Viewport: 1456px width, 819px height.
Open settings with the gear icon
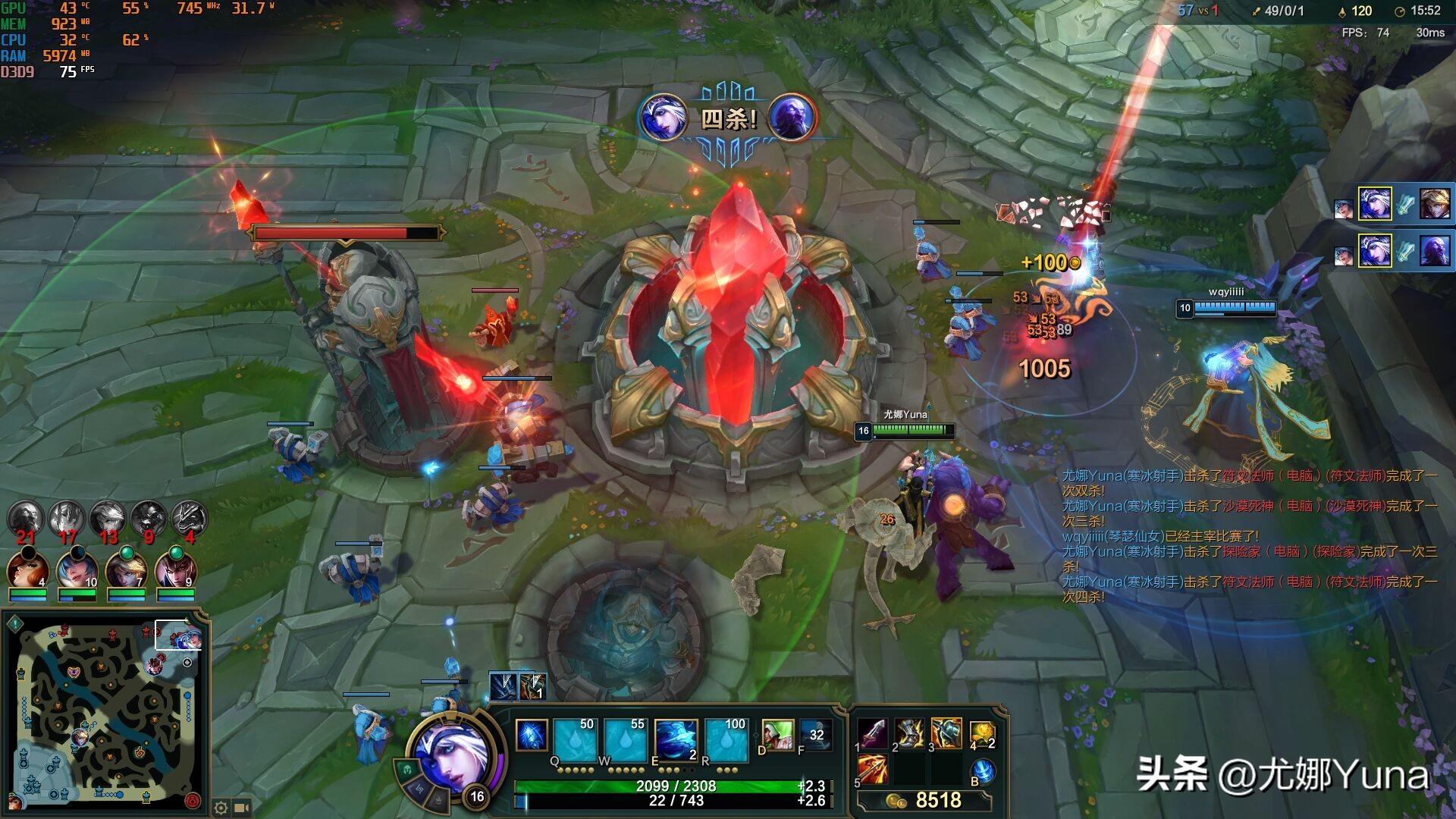pyautogui.click(x=221, y=808)
